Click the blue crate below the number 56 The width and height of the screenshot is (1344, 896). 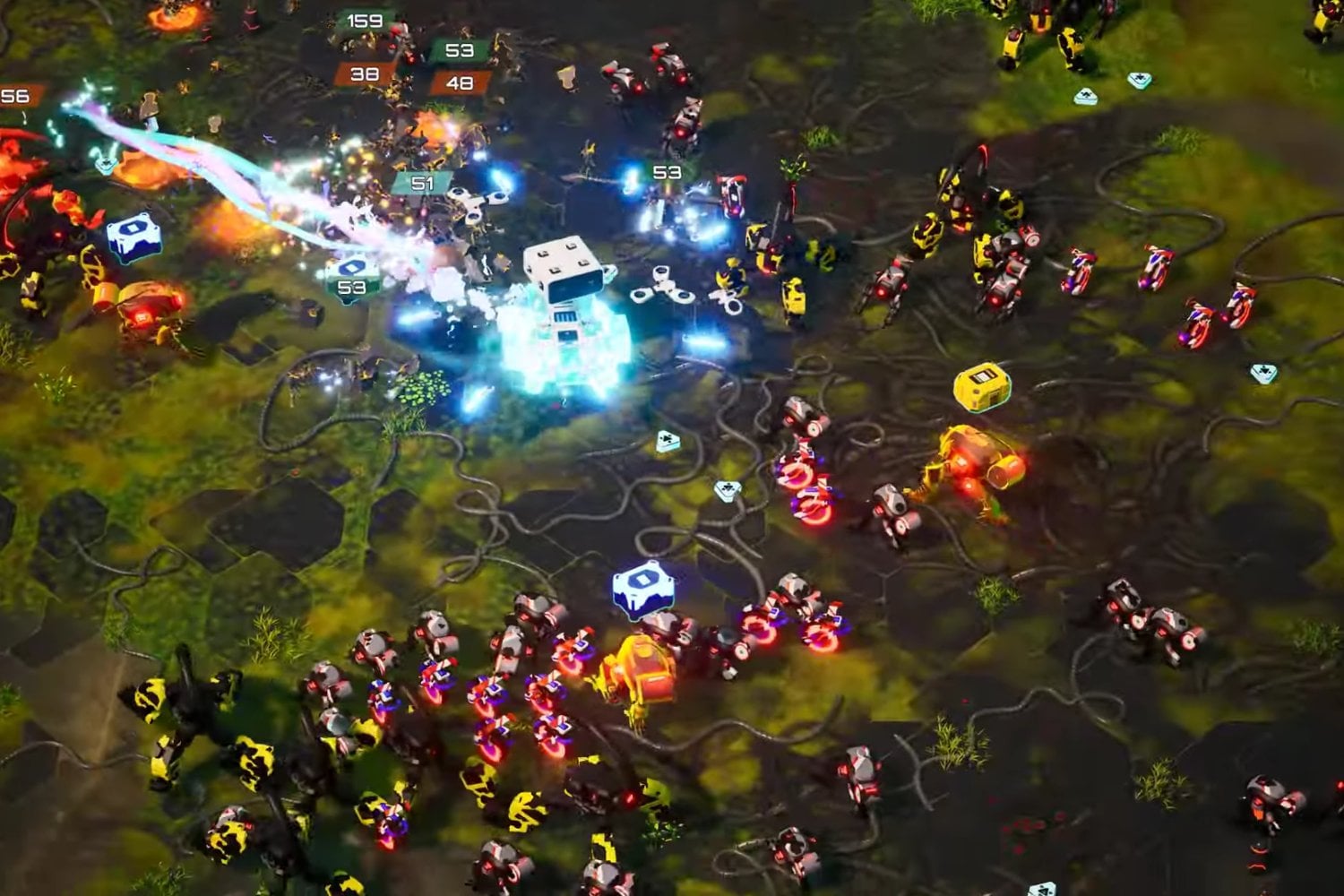pyautogui.click(x=132, y=235)
